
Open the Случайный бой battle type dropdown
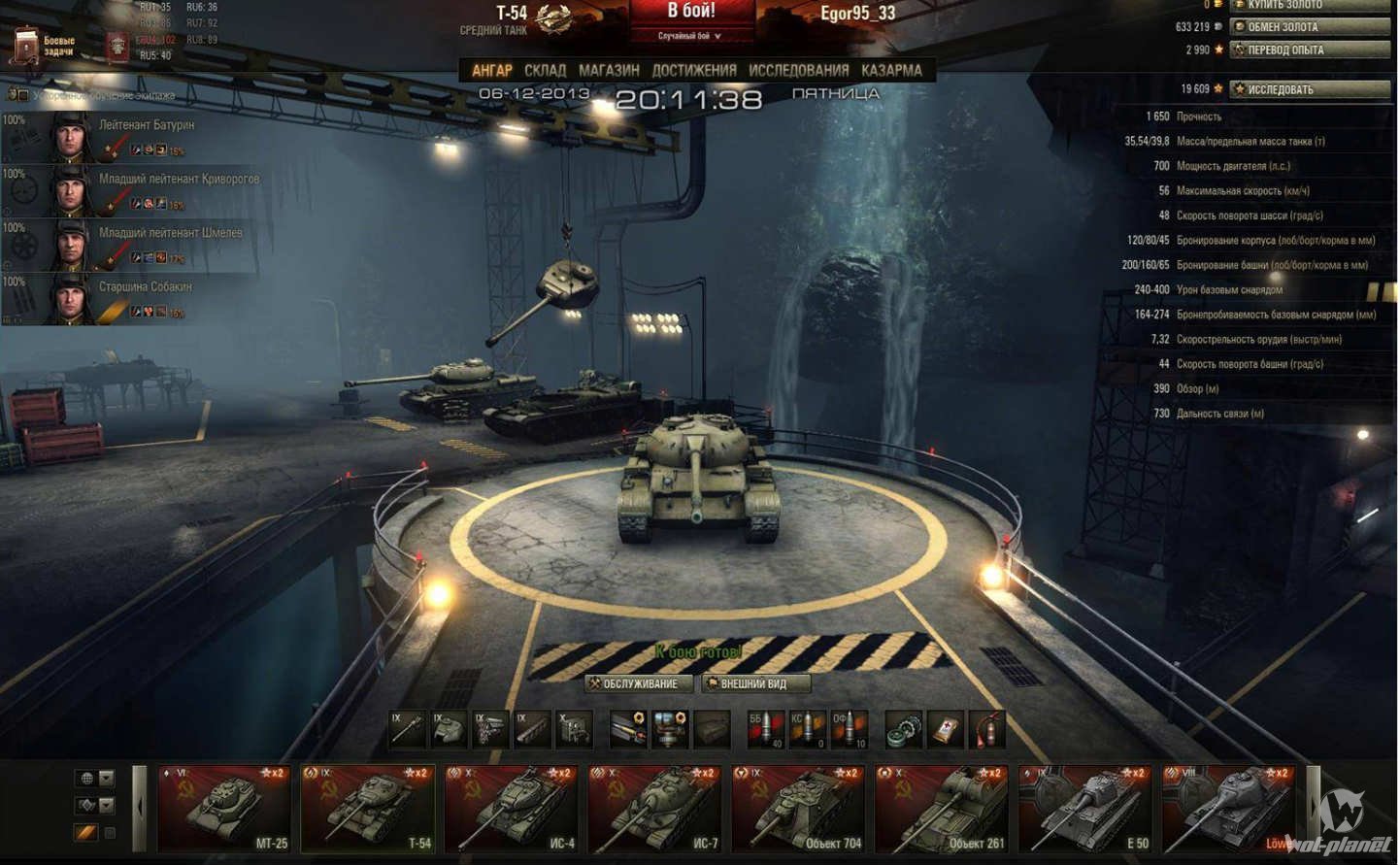point(690,36)
